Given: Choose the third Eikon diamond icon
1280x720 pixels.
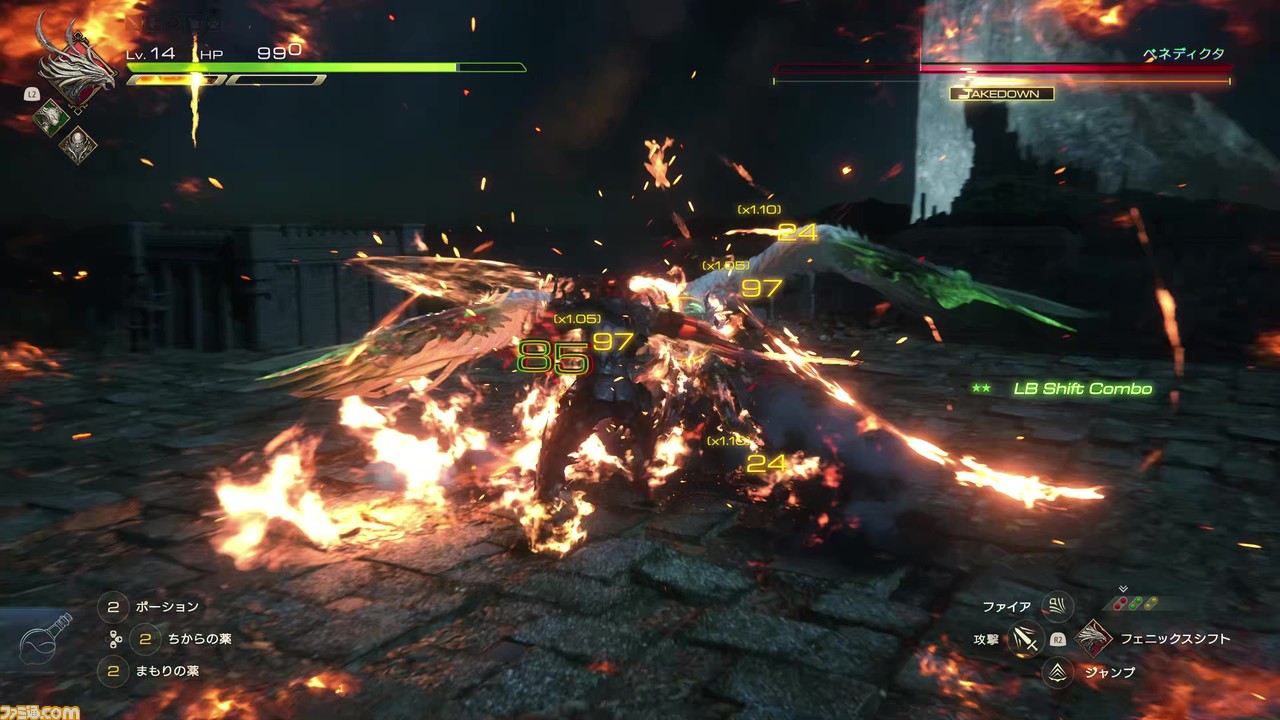Looking at the screenshot, I should 77,146.
